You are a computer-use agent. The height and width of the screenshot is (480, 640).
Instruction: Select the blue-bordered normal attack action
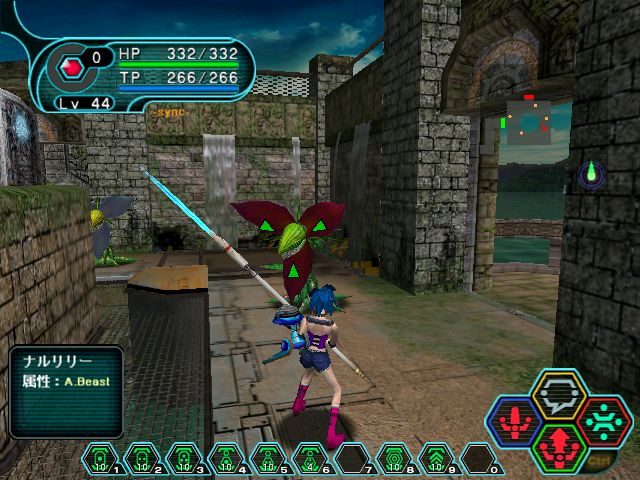514,419
